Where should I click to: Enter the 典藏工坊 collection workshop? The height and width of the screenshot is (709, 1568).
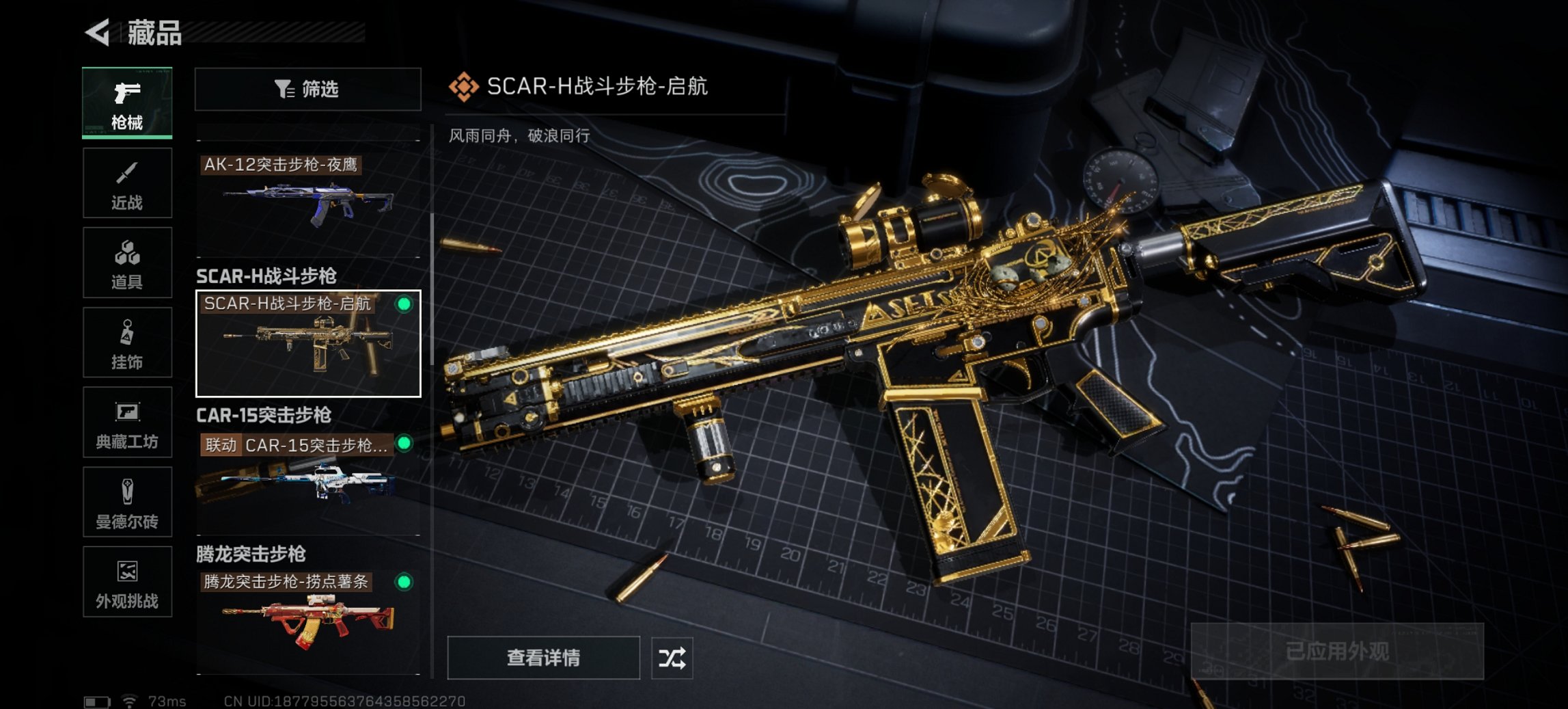127,423
